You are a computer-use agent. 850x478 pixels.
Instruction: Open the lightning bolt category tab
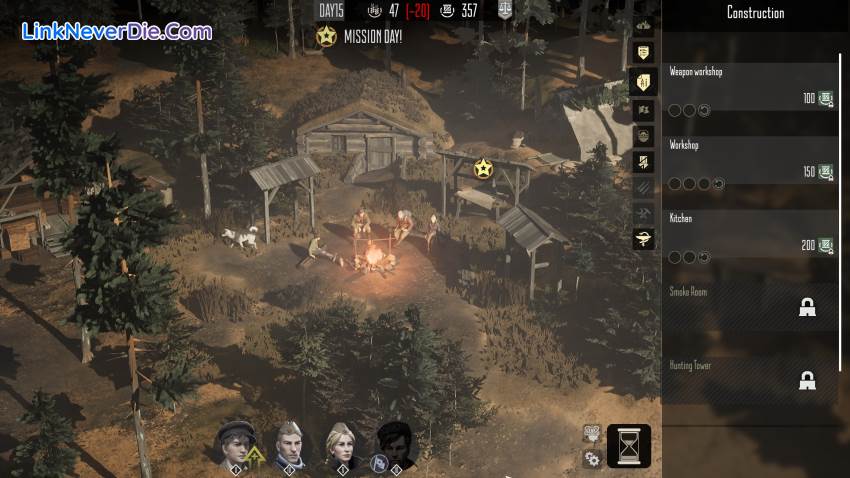tap(643, 161)
